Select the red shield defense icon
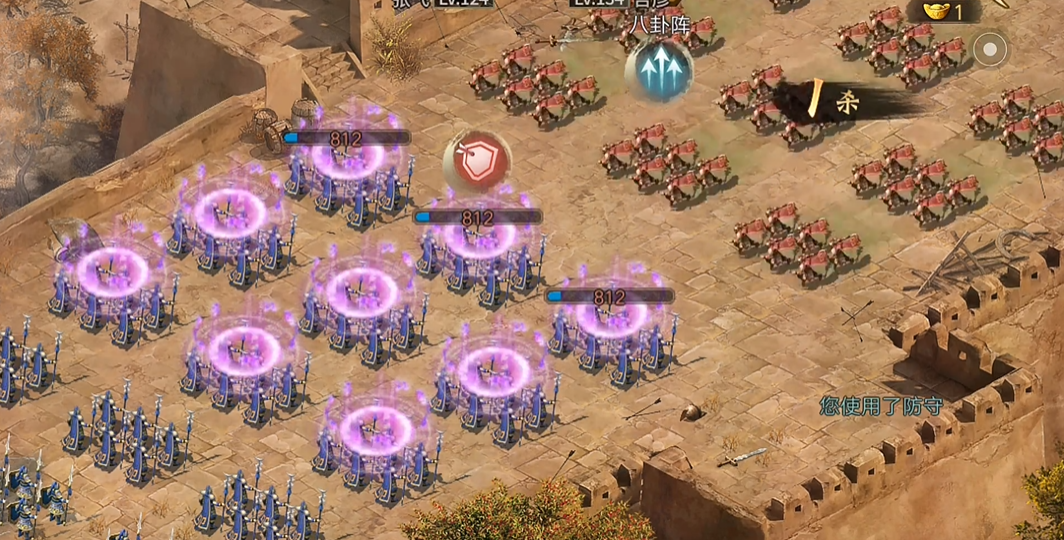Image resolution: width=1064 pixels, height=540 pixels. click(x=477, y=161)
